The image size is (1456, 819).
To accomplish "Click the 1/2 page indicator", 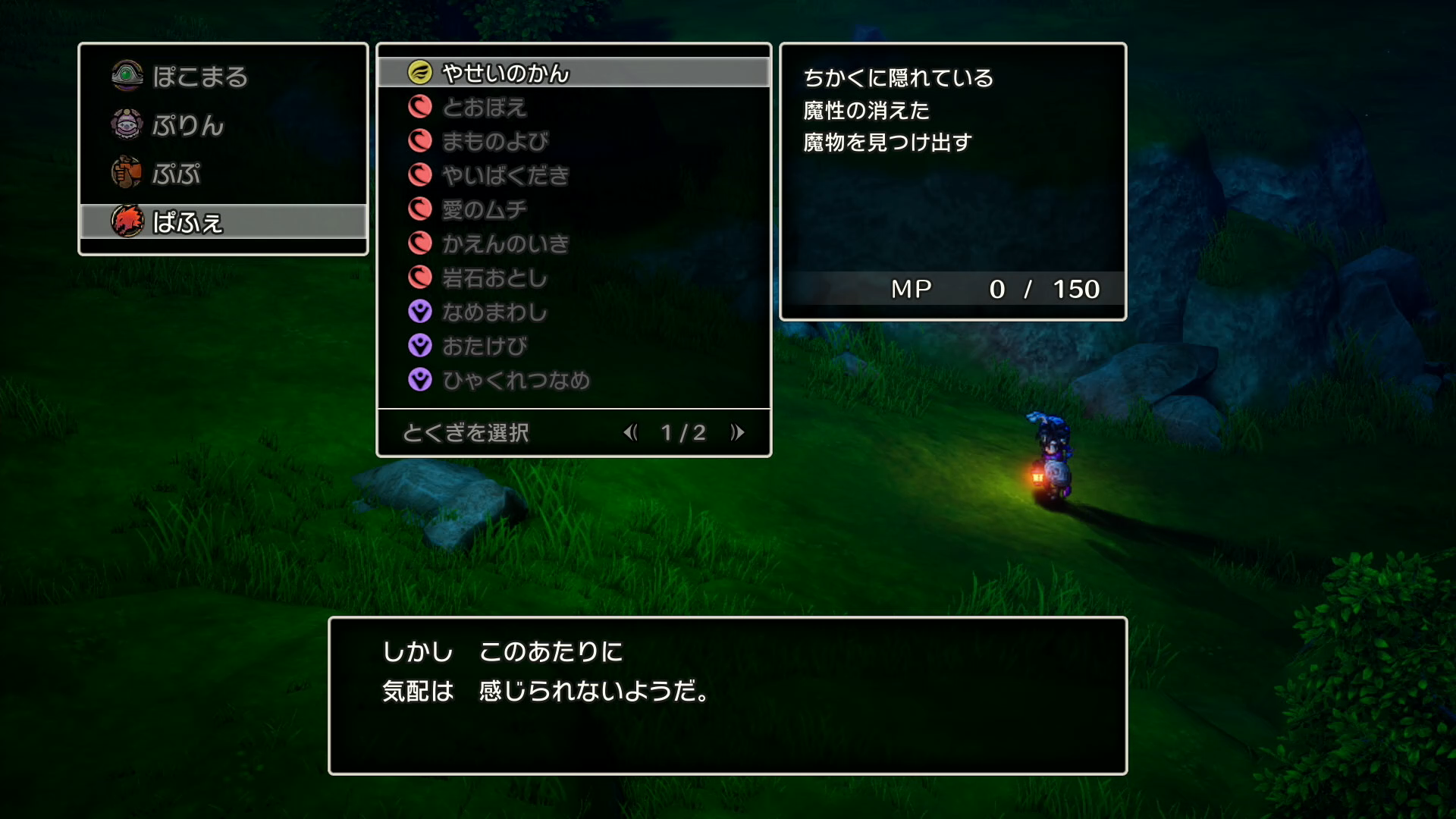I will pyautogui.click(x=682, y=431).
